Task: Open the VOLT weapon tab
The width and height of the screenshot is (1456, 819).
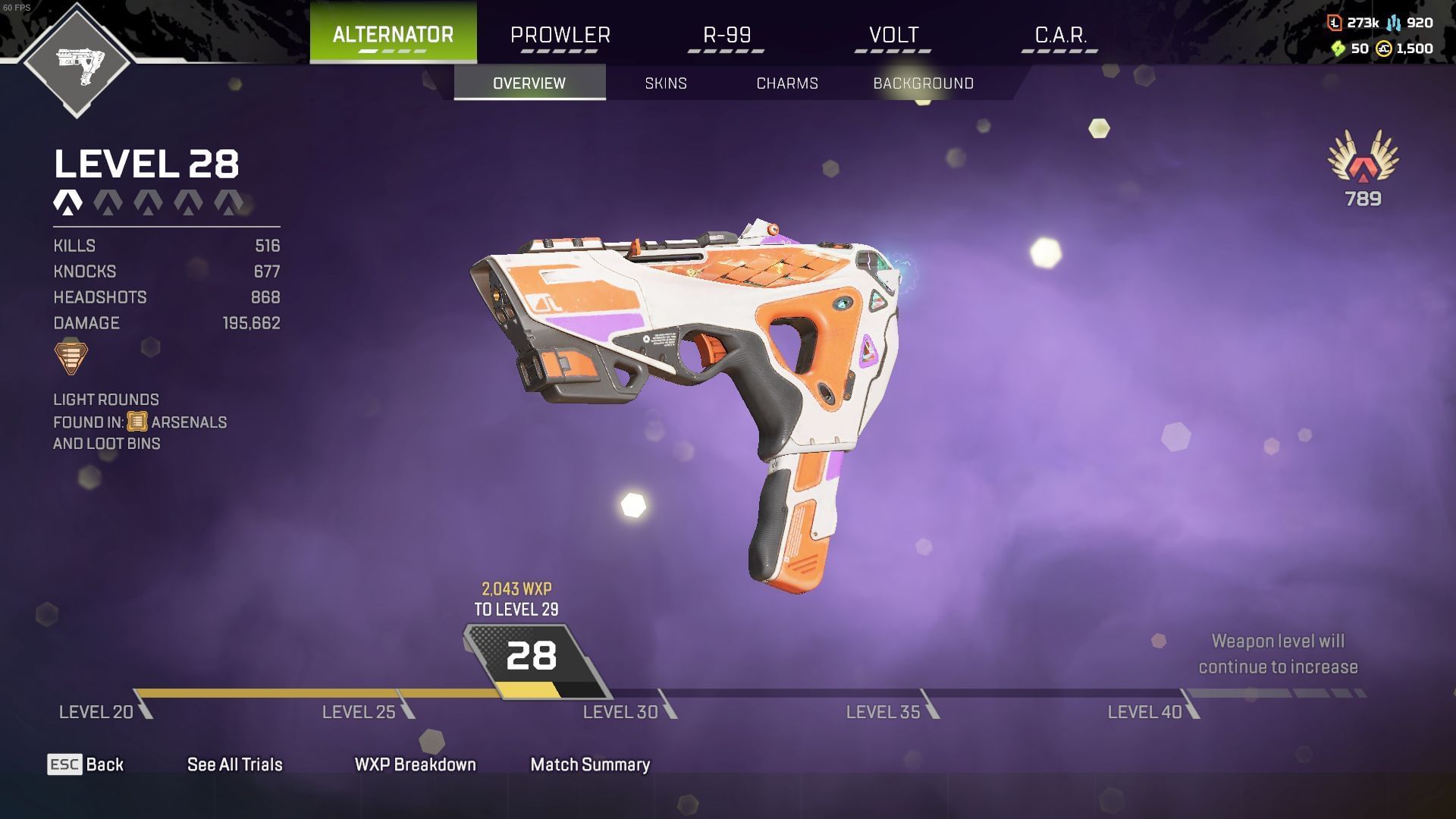Action: [x=892, y=34]
